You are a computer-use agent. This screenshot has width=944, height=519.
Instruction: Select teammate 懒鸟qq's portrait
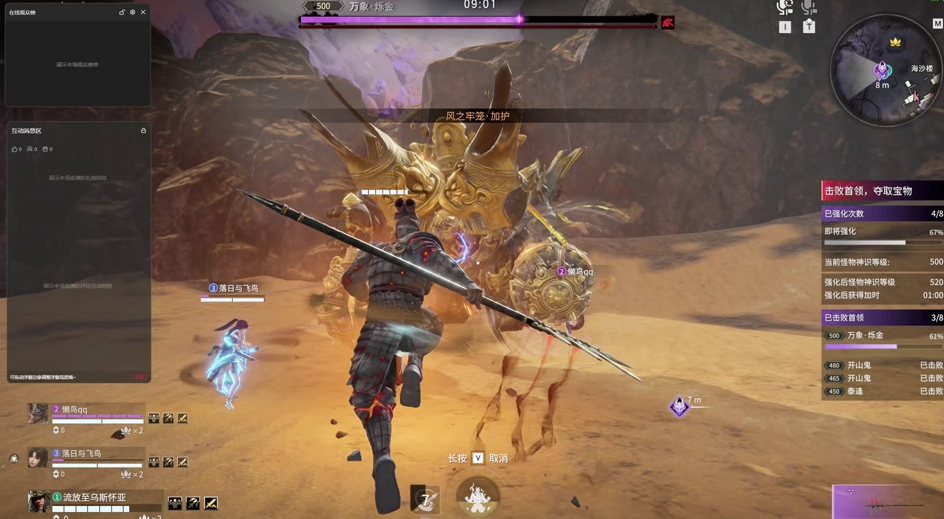point(37,413)
